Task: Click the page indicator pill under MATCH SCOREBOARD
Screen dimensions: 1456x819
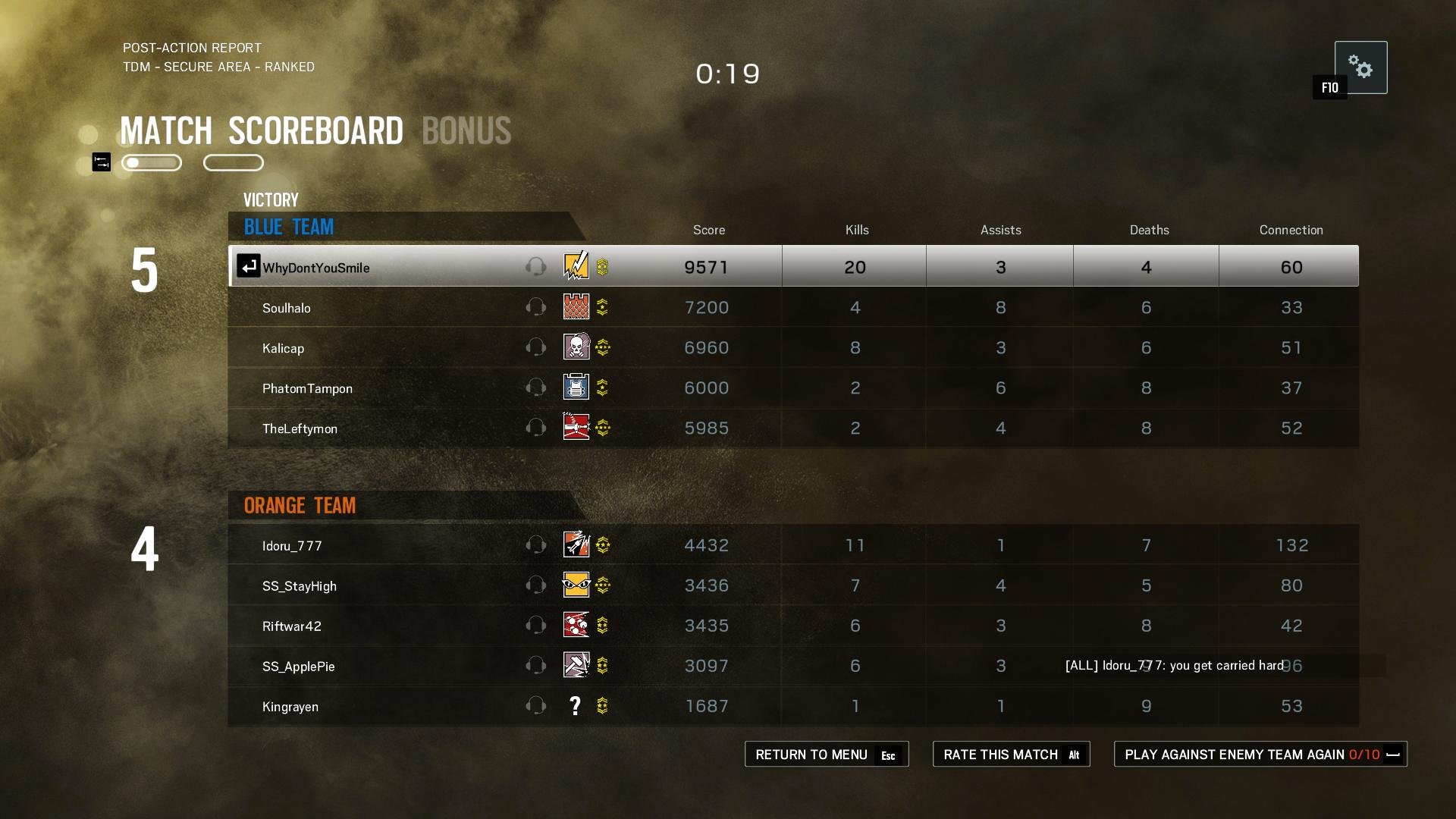Action: tap(151, 162)
